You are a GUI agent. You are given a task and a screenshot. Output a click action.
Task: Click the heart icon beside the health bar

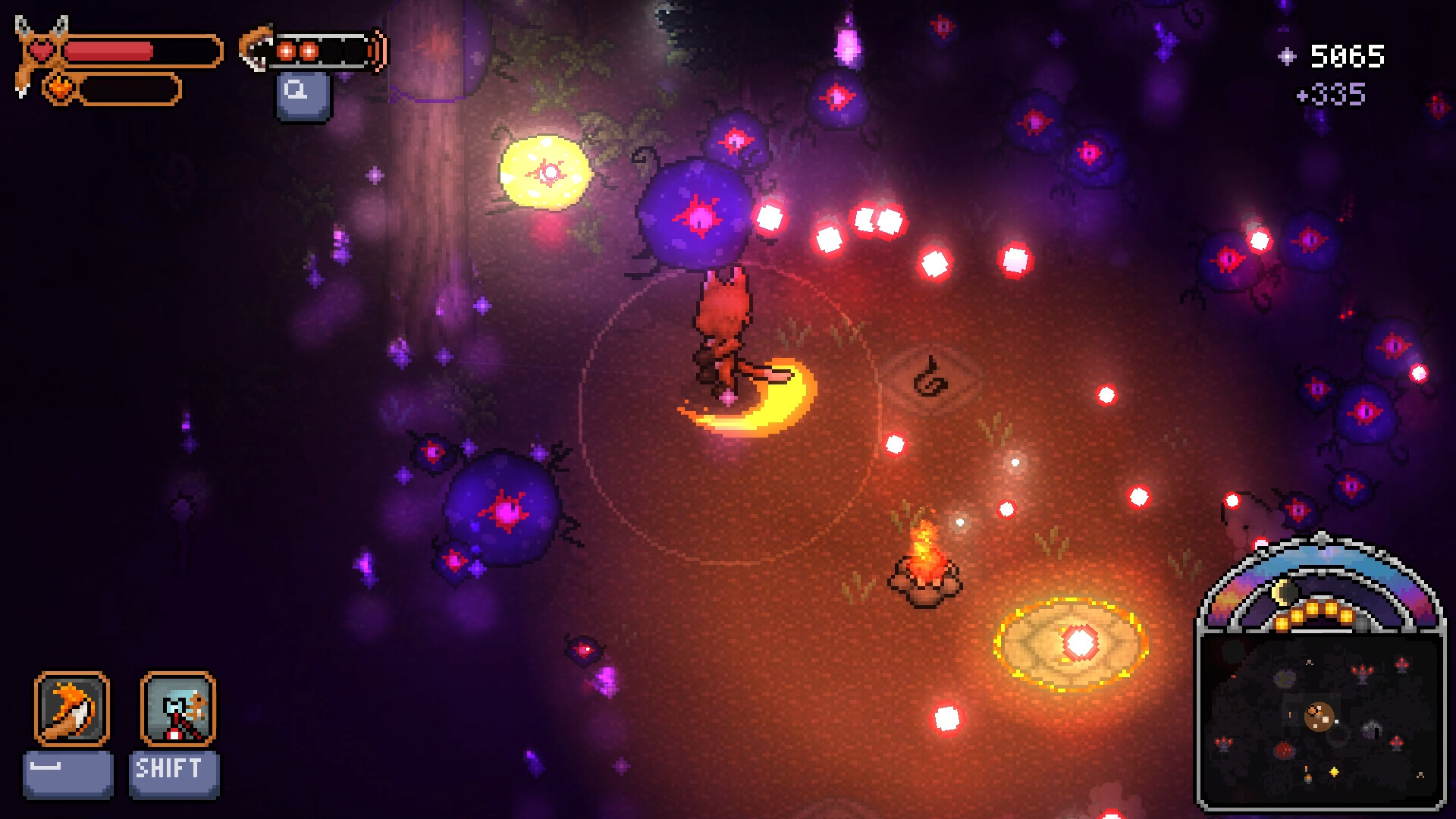(x=44, y=49)
